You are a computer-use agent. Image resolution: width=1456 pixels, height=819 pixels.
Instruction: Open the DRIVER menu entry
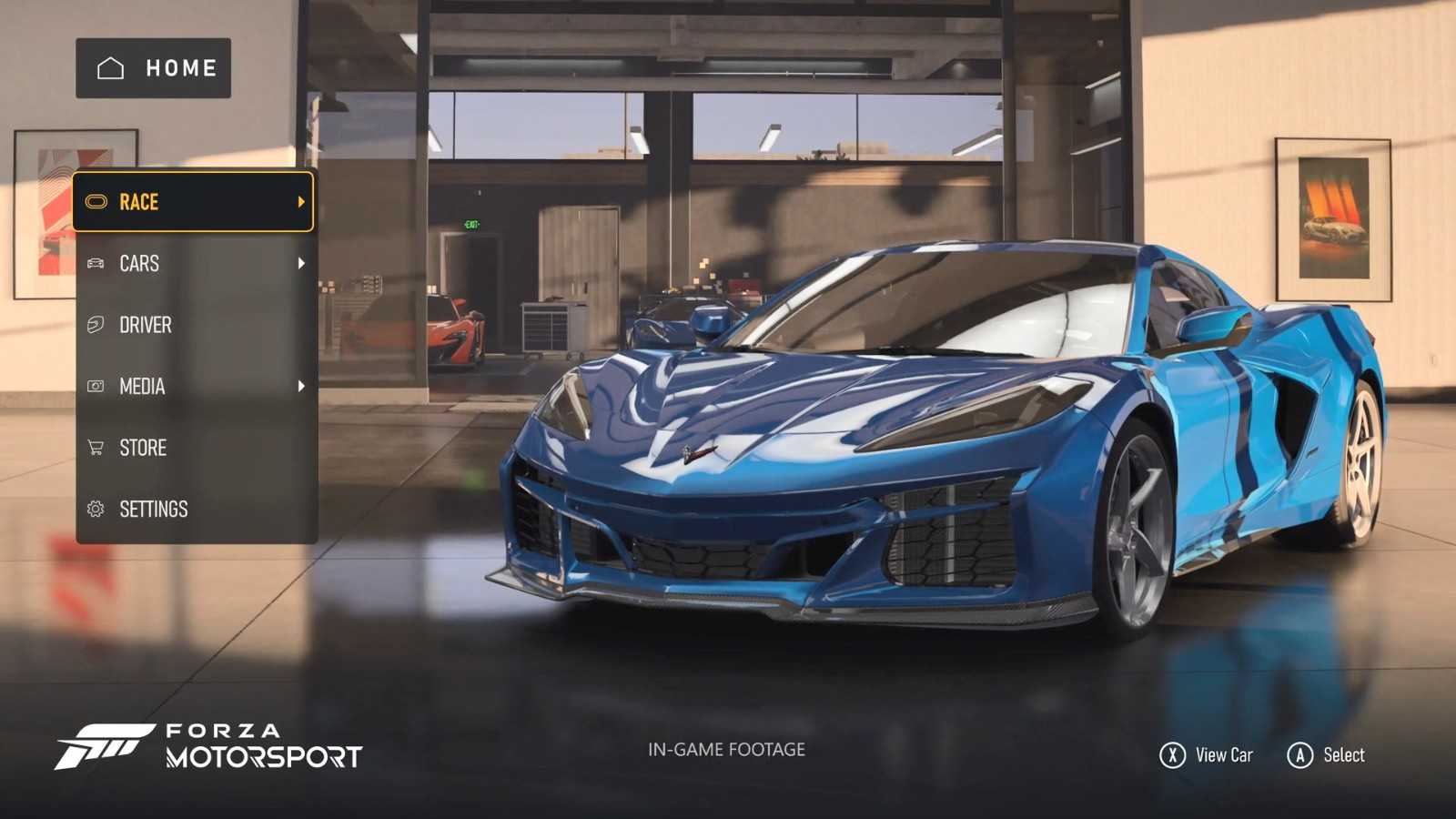pyautogui.click(x=146, y=325)
